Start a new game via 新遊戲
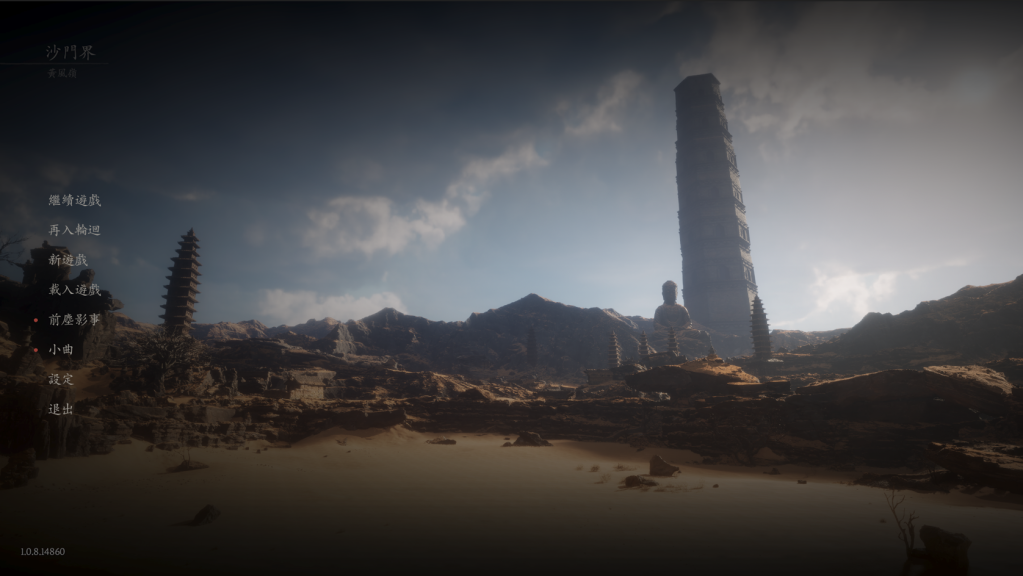The image size is (1023, 576). point(68,260)
